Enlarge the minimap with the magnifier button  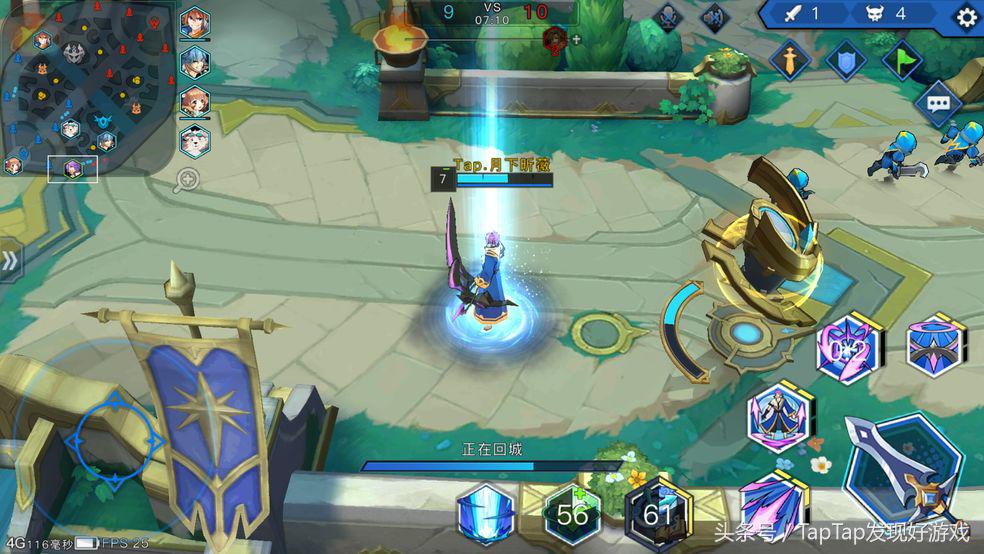coord(187,180)
